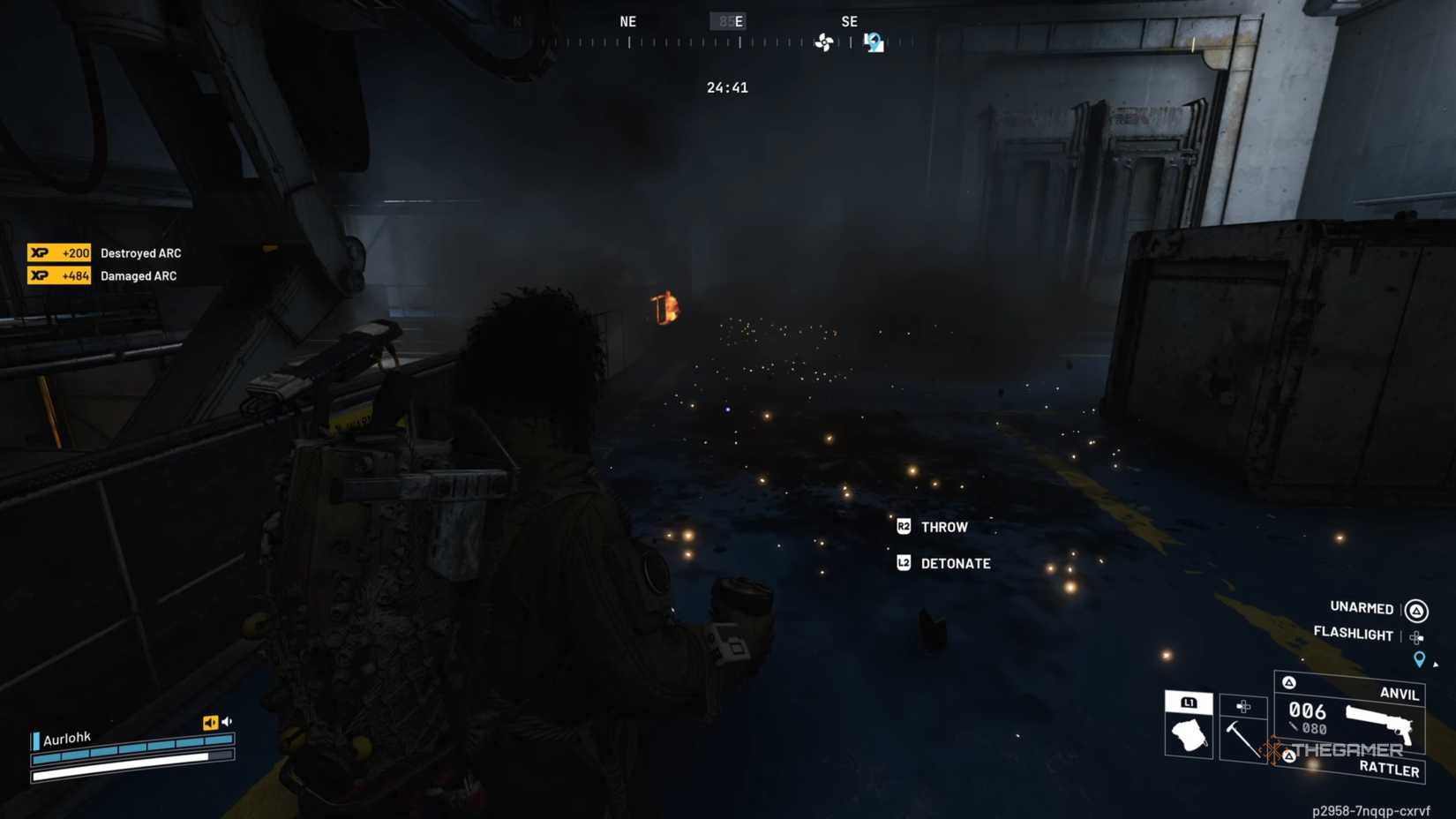1456x819 pixels.
Task: Select the triangle button icon next to UNARMED
Action: [x=1415, y=611]
